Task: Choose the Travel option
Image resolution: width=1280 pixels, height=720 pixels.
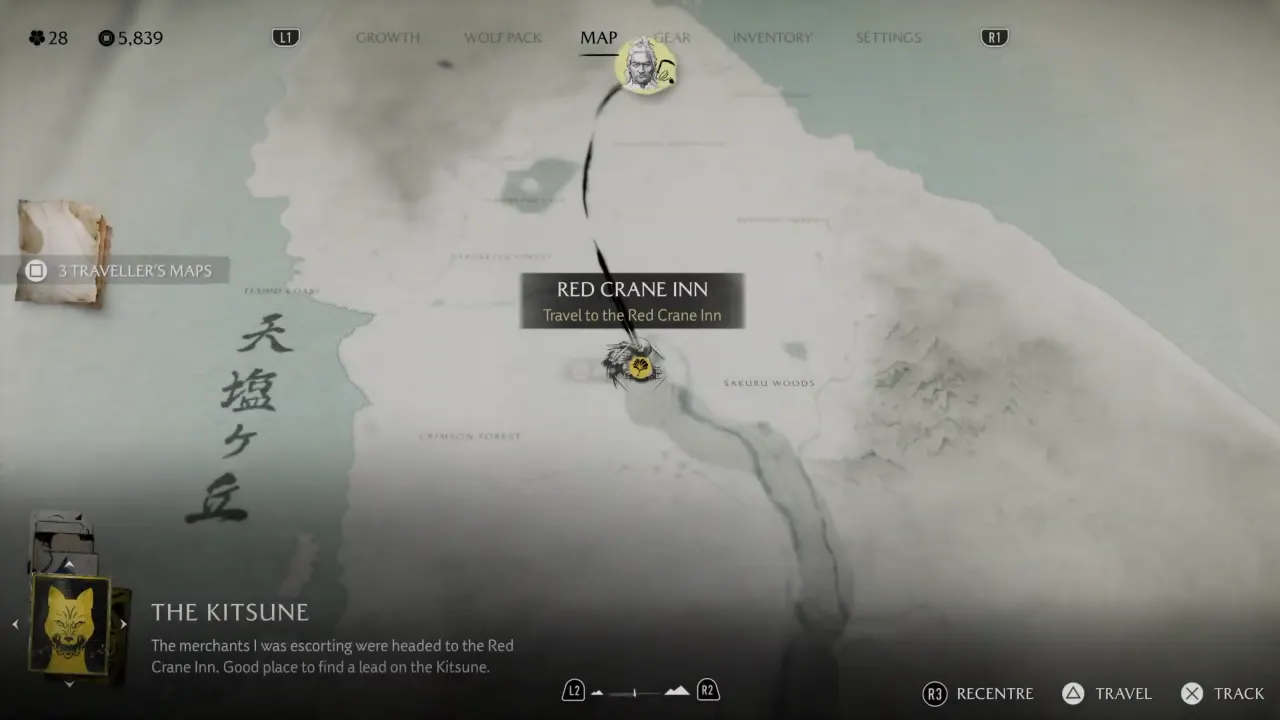Action: pos(1108,694)
